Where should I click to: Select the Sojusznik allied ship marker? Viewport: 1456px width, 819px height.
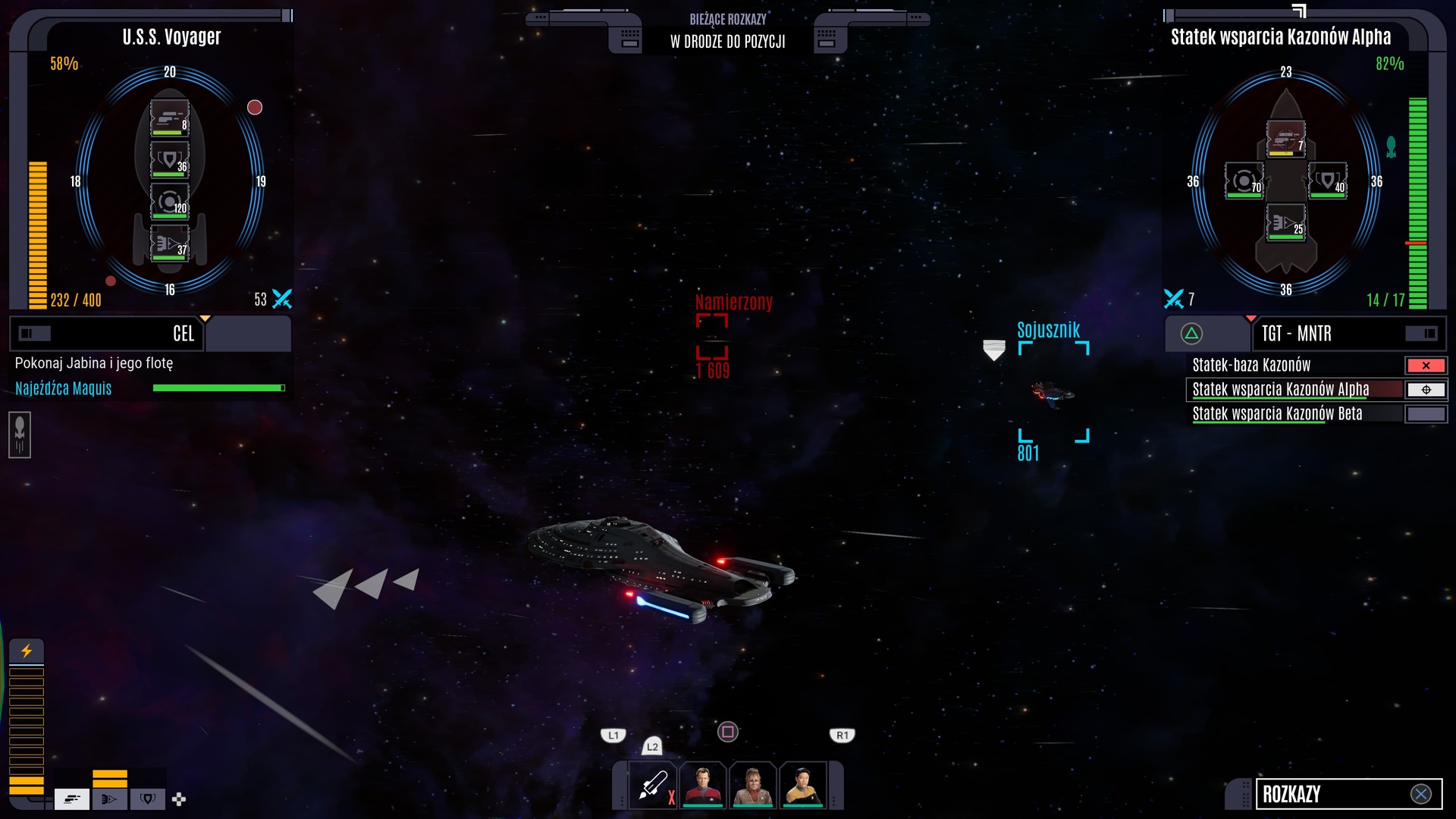pyautogui.click(x=1053, y=392)
